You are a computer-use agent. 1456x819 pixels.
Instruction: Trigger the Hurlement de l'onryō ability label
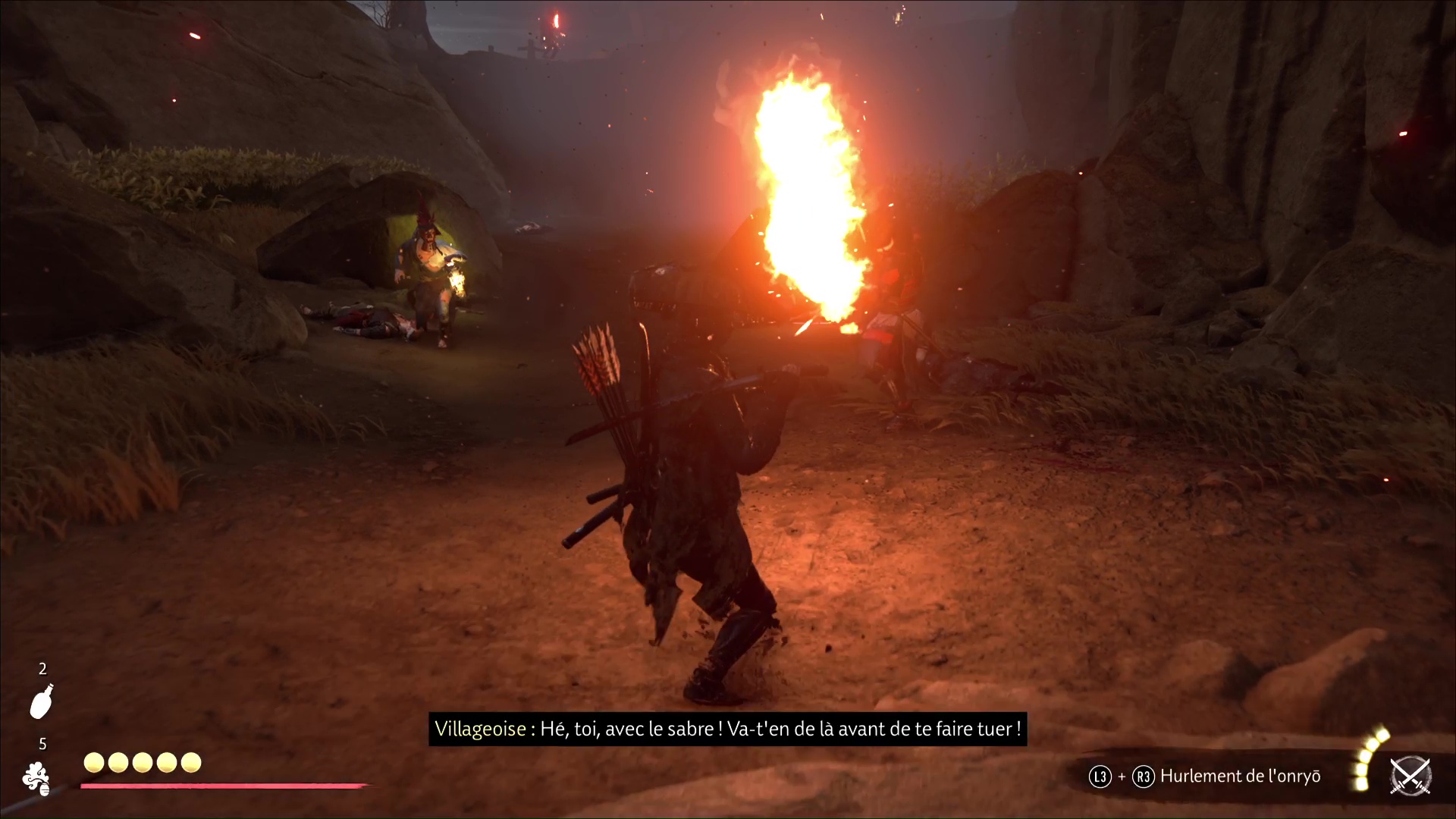pyautogui.click(x=1240, y=777)
